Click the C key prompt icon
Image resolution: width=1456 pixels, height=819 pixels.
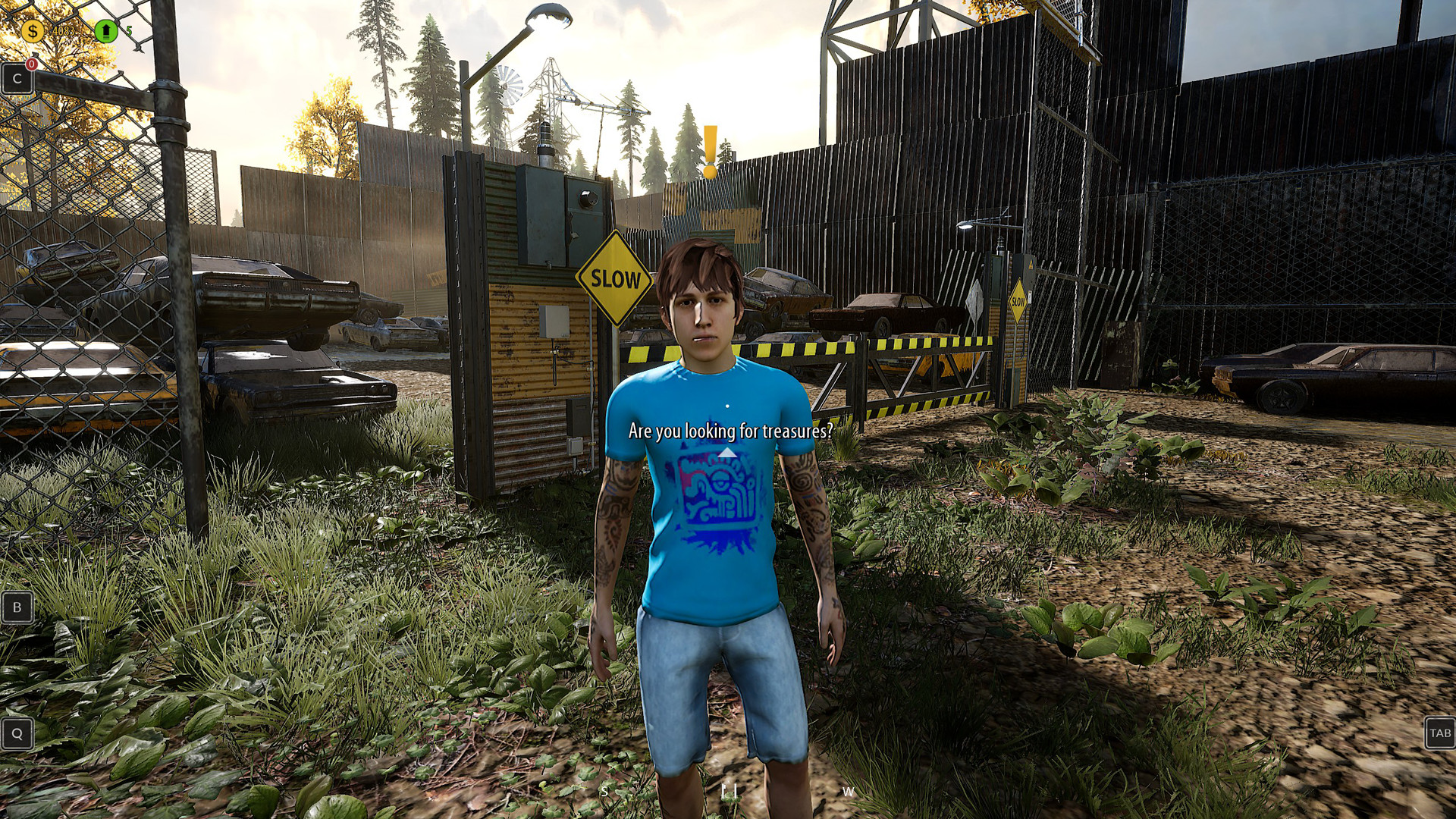[17, 77]
